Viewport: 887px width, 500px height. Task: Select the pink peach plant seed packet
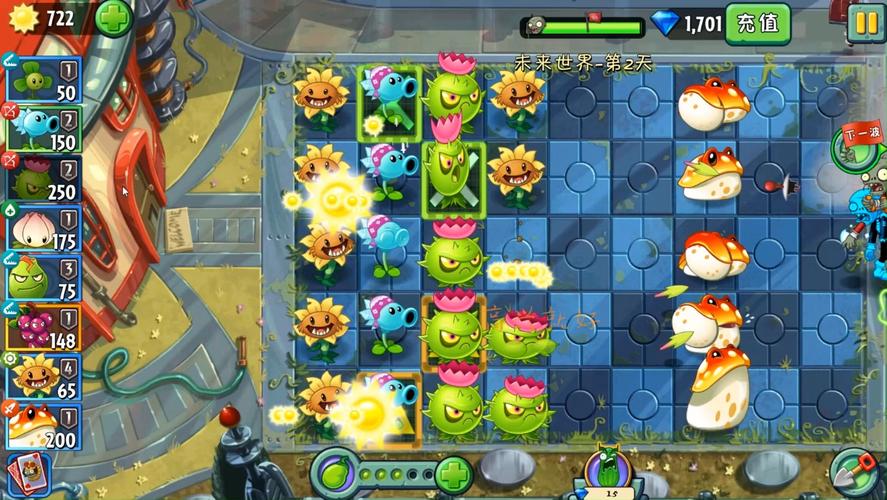pos(42,227)
